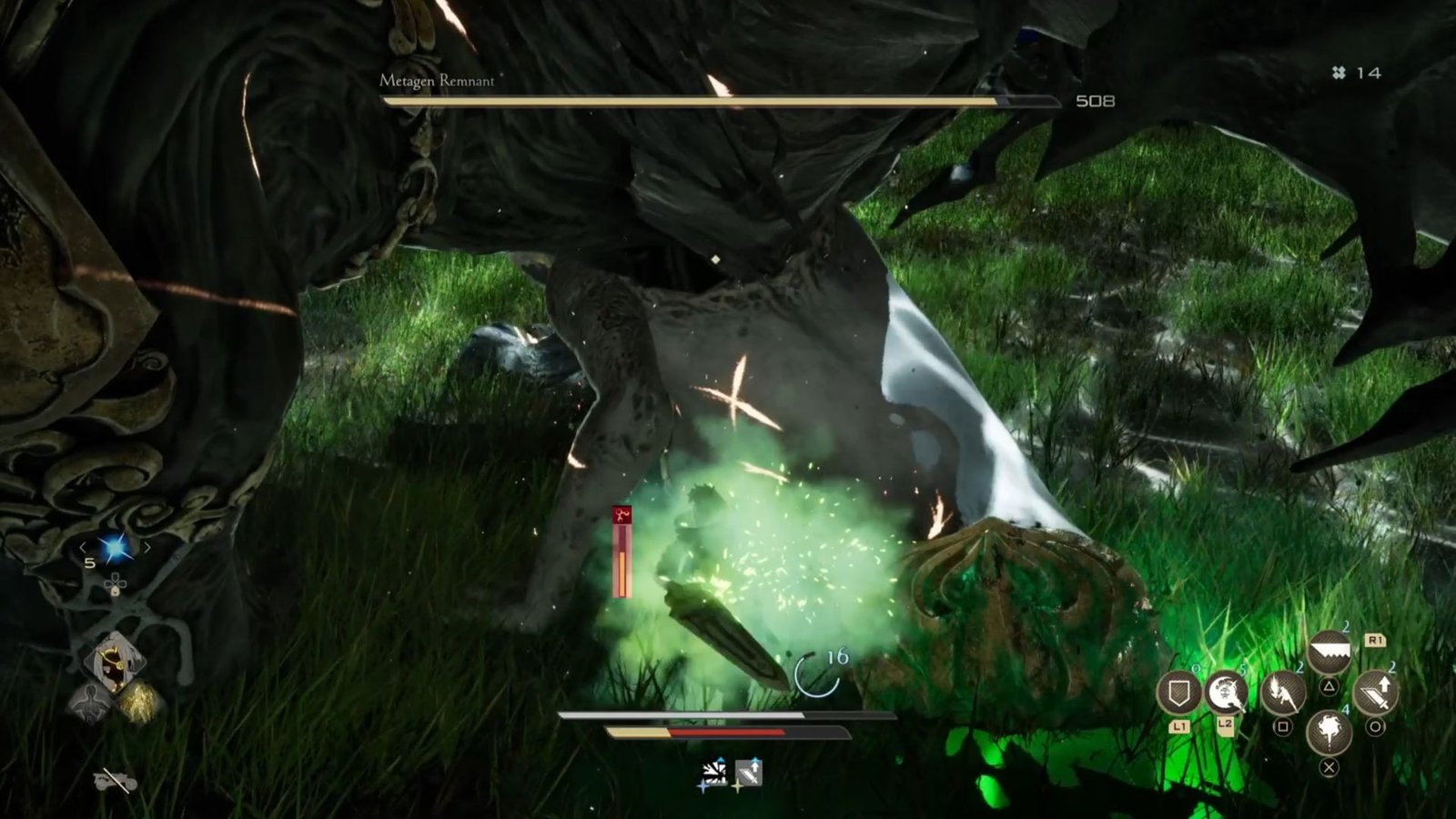
Task: Select the lunging attack skill icon above Square
Action: pyautogui.click(x=1283, y=693)
